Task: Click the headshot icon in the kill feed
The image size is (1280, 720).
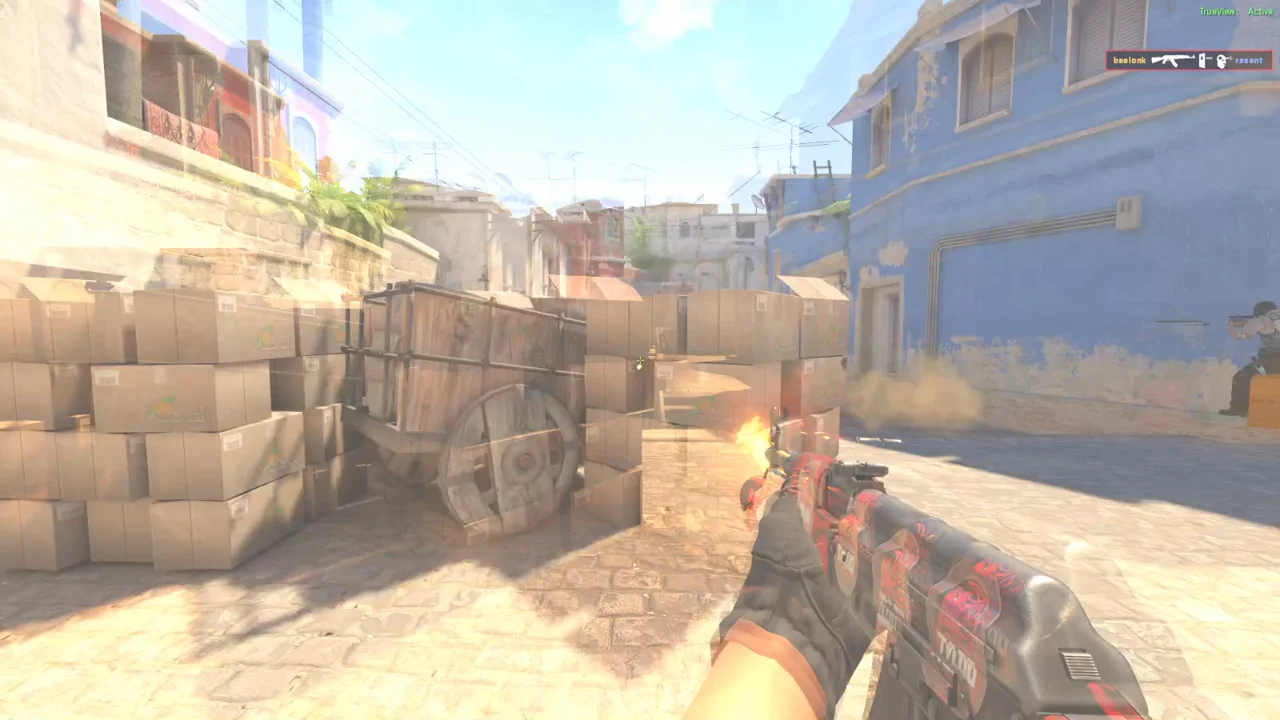Action: click(1222, 61)
